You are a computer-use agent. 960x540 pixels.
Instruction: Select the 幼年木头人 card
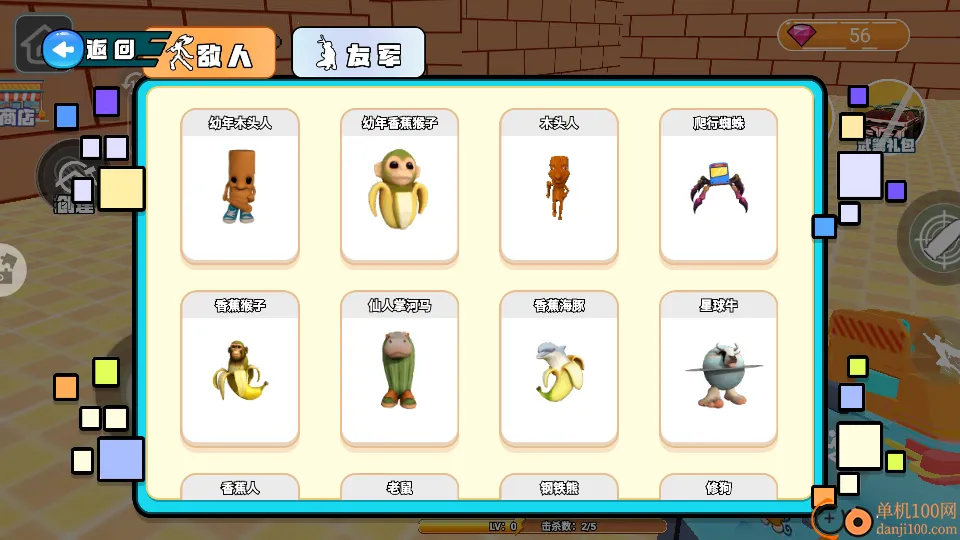[x=240, y=187]
